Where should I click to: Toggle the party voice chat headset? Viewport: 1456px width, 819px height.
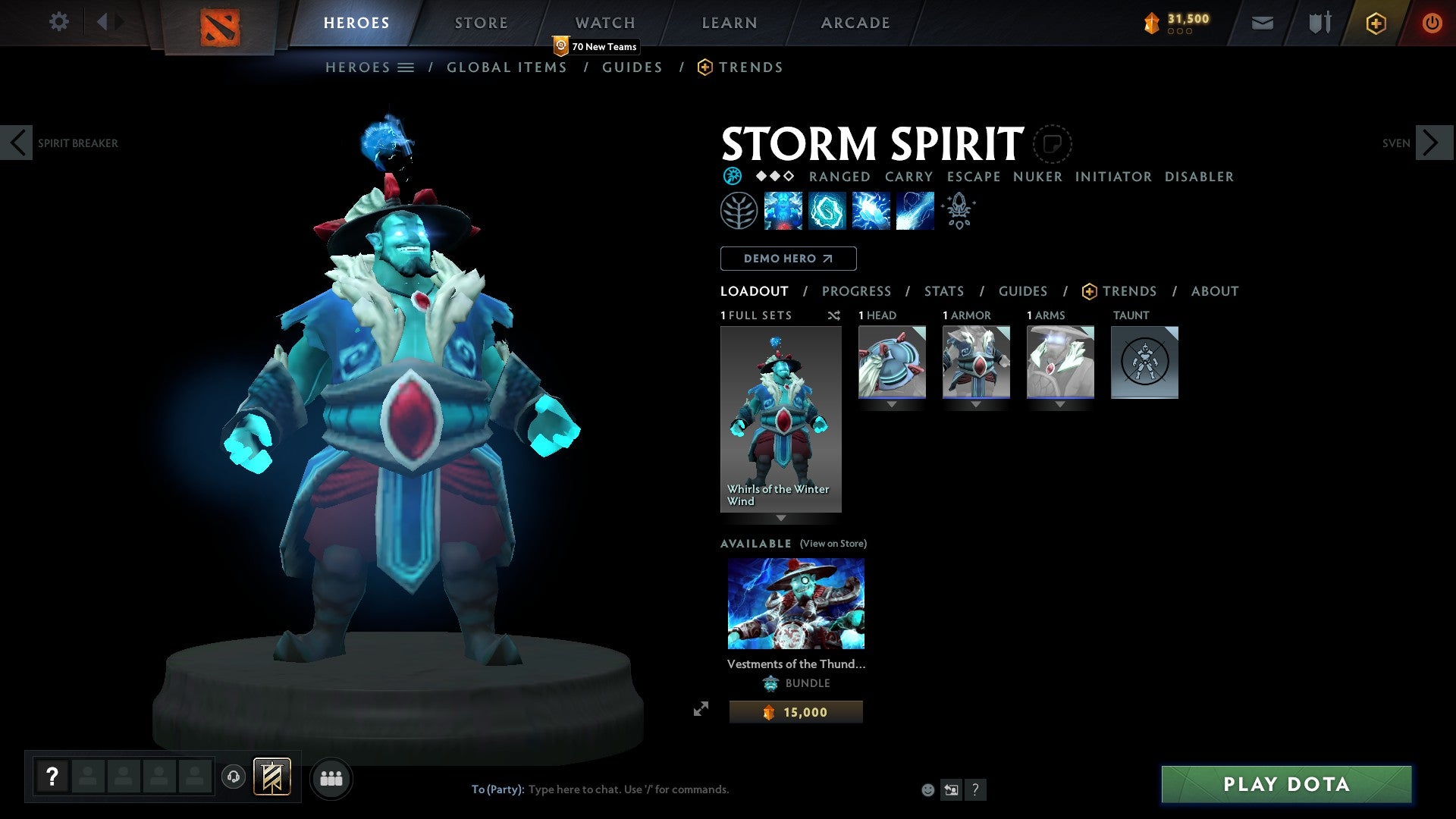pyautogui.click(x=234, y=777)
